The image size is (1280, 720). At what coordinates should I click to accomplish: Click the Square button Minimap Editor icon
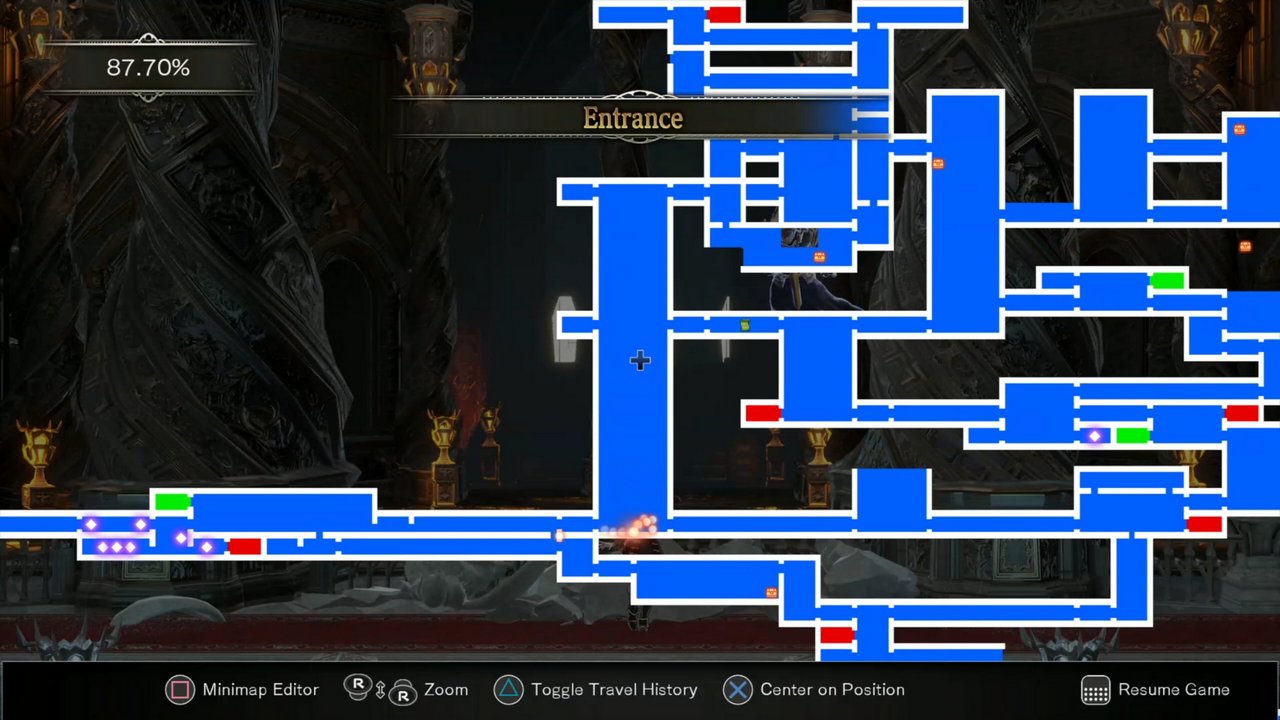tap(180, 690)
